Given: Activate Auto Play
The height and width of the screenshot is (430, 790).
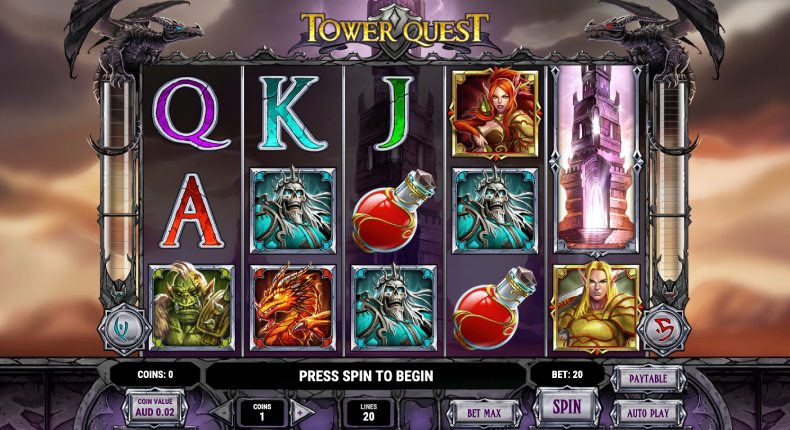Looking at the screenshot, I should pos(646,411).
